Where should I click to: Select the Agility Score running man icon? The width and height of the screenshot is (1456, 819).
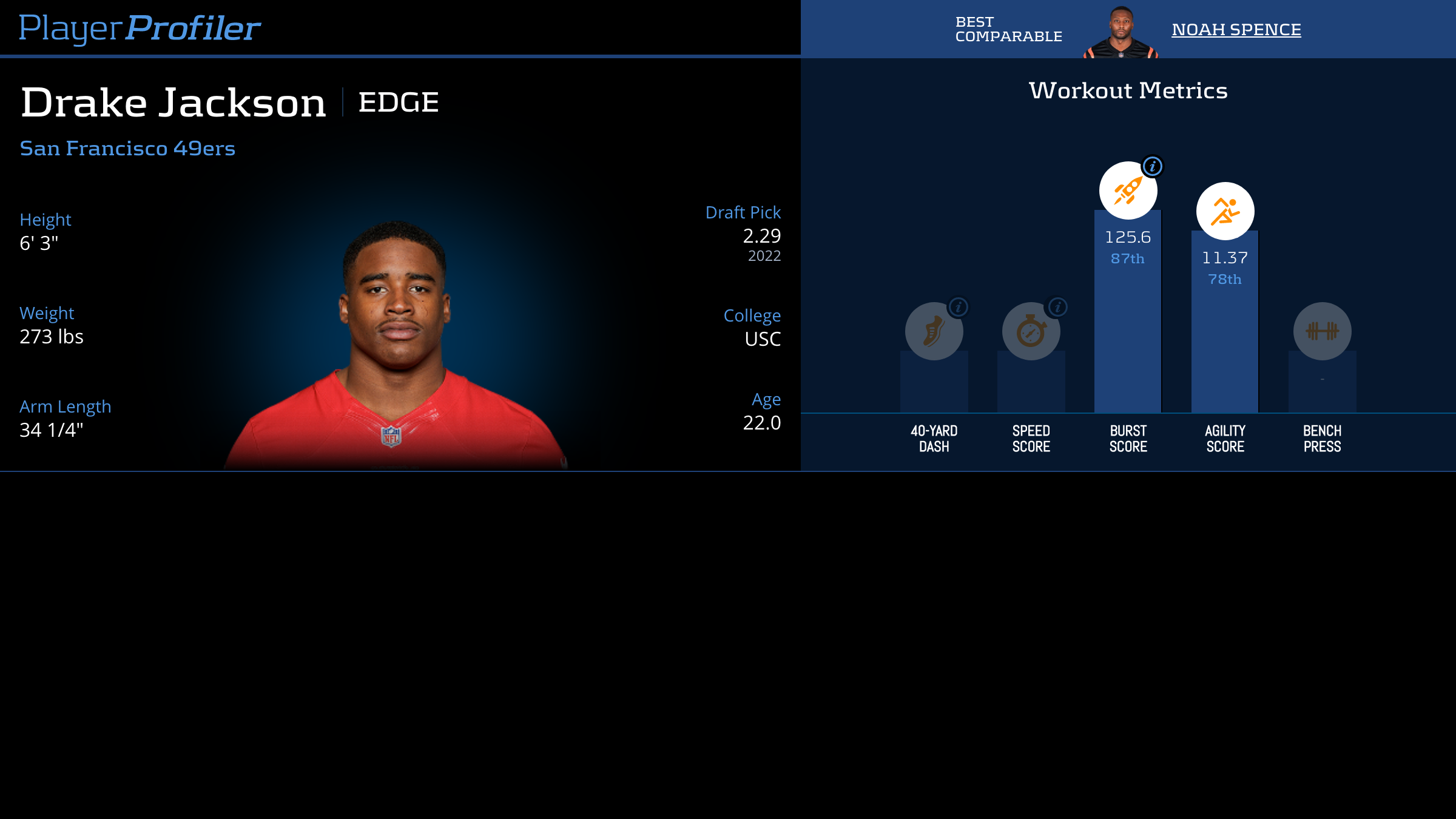tap(1225, 211)
